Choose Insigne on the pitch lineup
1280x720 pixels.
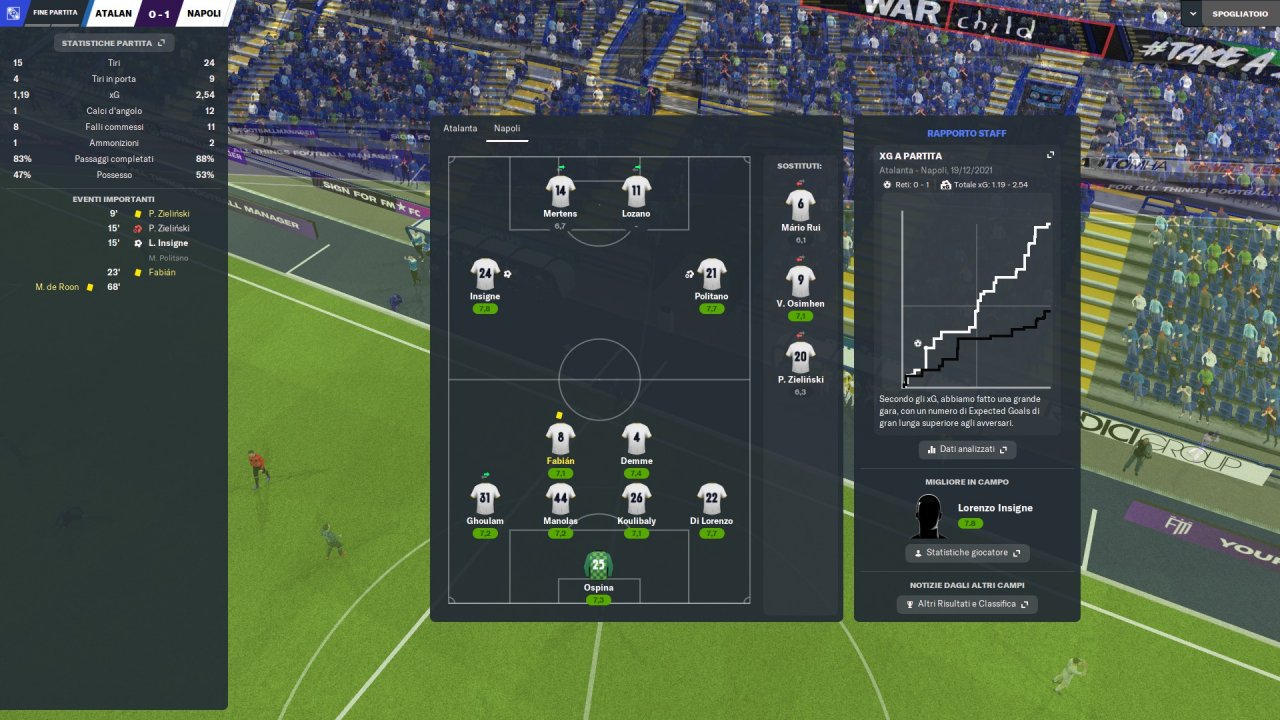click(x=485, y=274)
